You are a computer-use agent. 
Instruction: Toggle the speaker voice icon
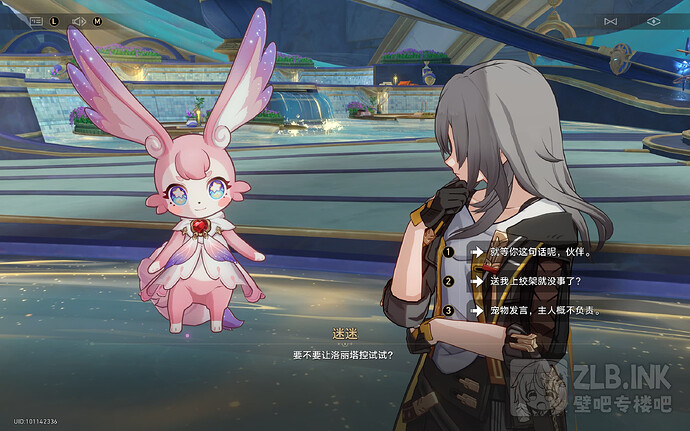click(80, 20)
